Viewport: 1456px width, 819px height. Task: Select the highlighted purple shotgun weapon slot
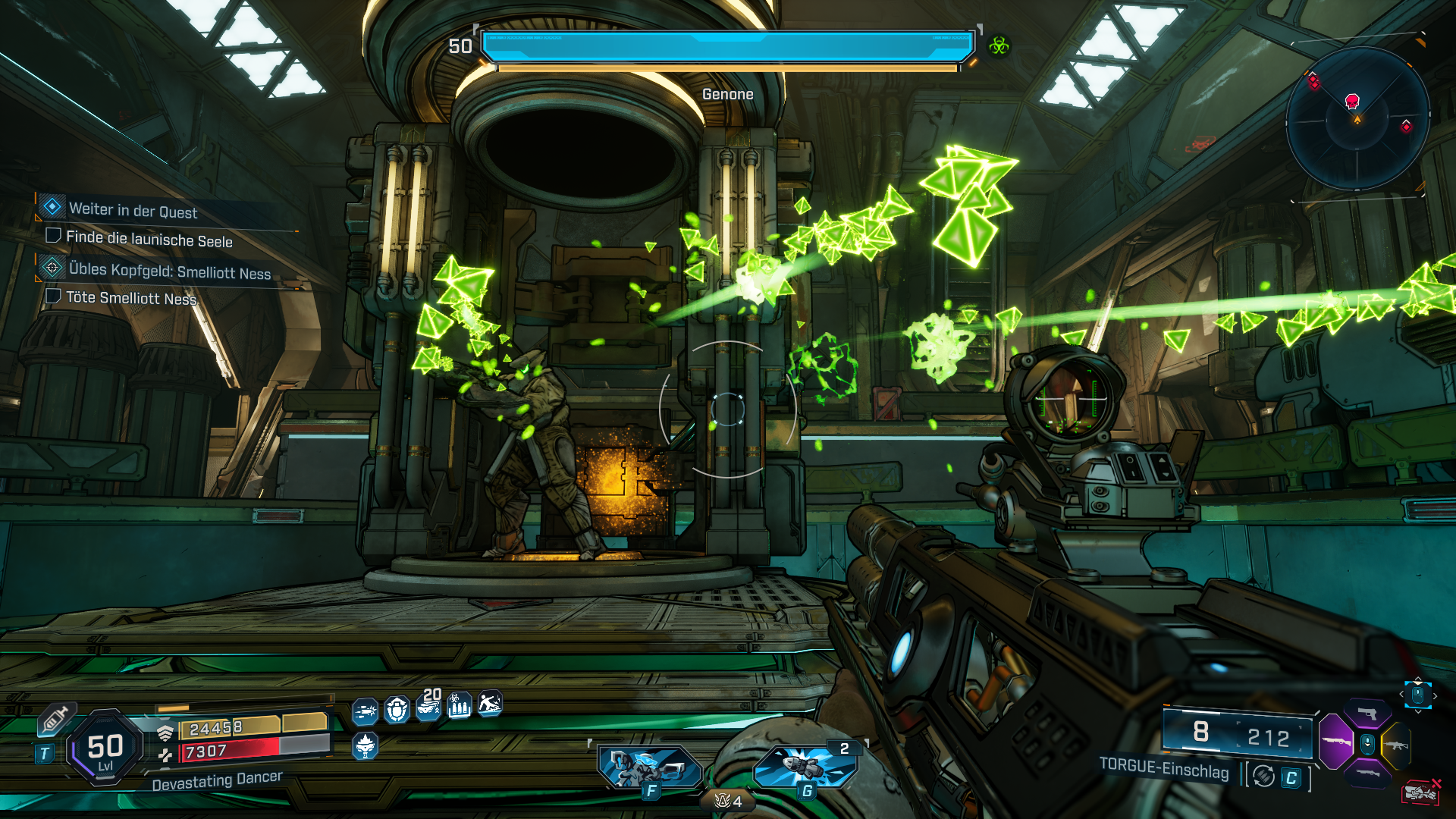(1336, 742)
